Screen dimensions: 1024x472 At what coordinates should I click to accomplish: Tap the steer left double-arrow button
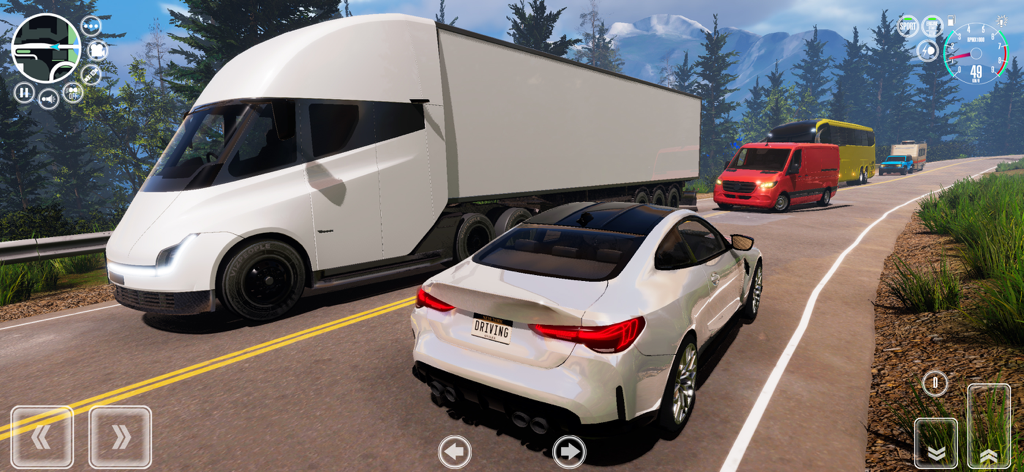(42, 437)
